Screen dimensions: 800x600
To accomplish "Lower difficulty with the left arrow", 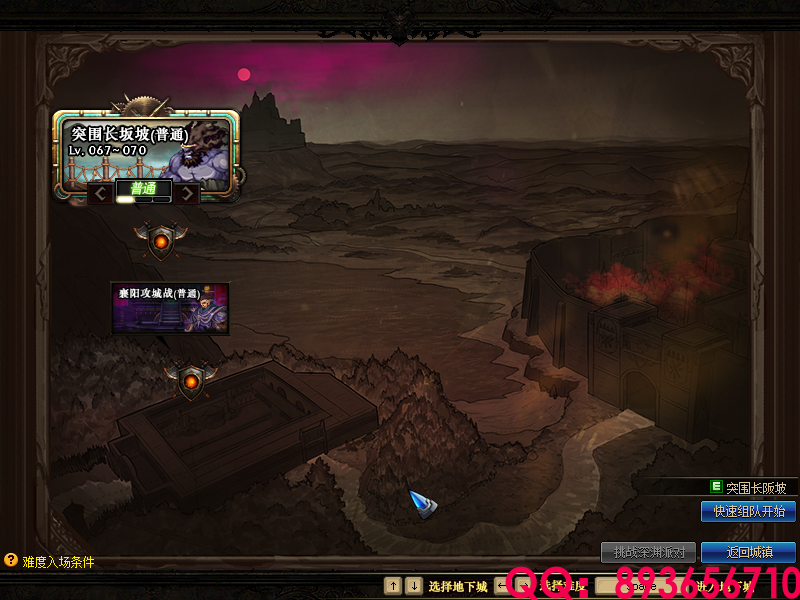I will [101, 192].
